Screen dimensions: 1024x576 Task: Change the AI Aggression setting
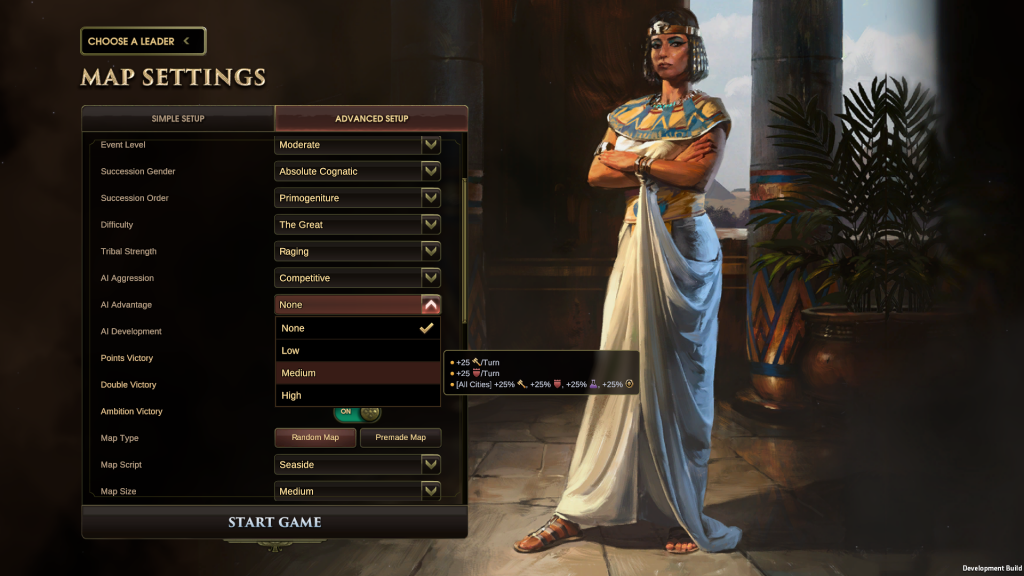[x=358, y=278]
